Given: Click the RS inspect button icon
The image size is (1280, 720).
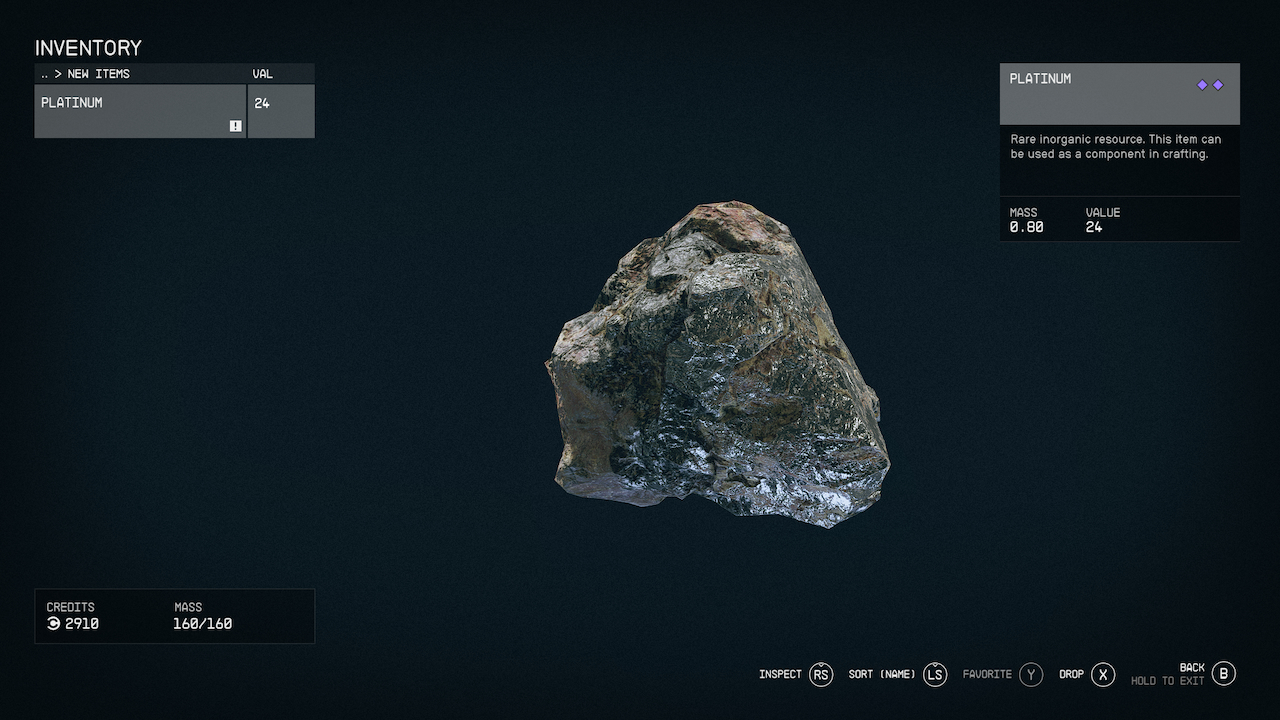Looking at the screenshot, I should (x=821, y=674).
